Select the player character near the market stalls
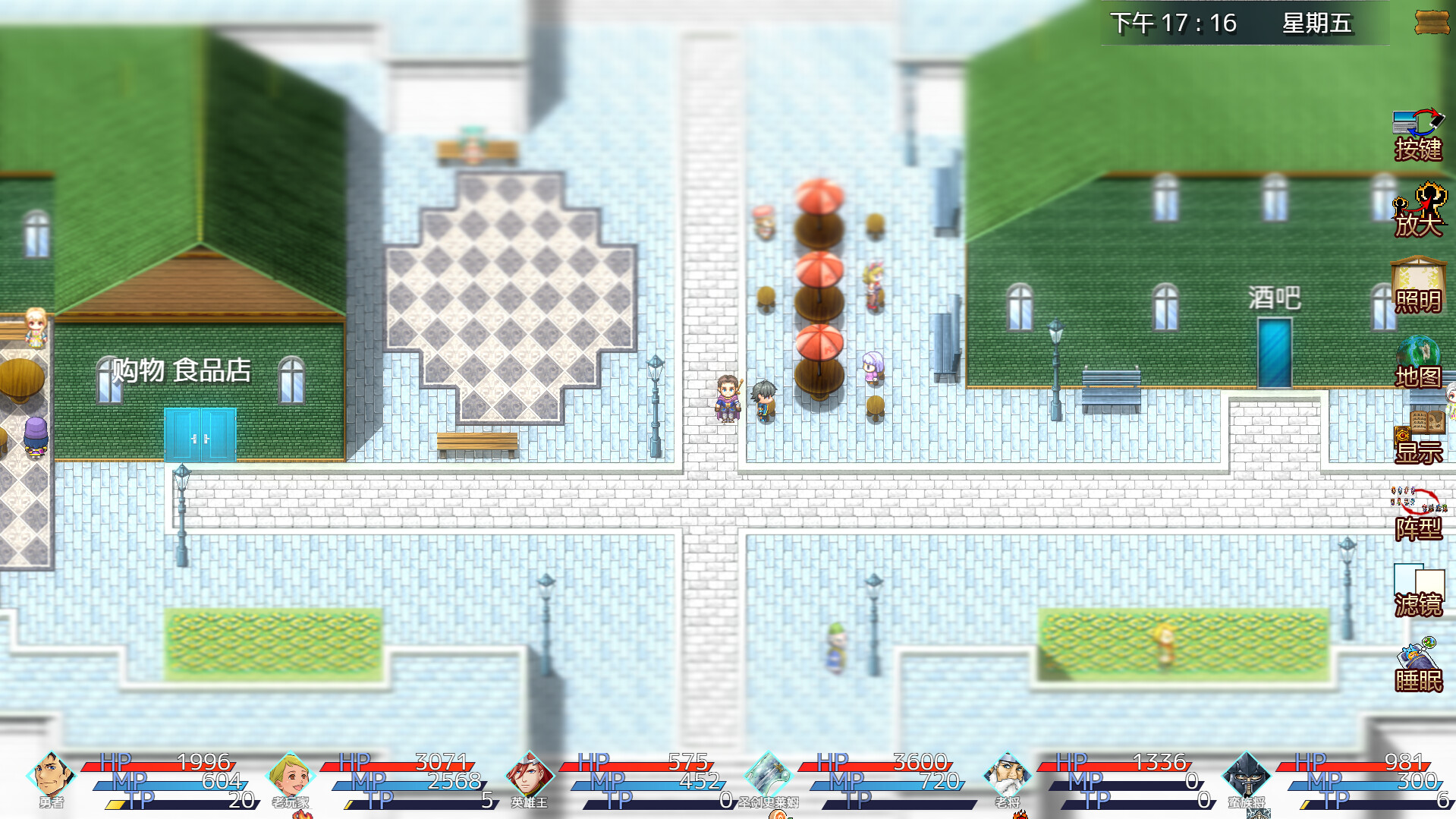 point(726,398)
